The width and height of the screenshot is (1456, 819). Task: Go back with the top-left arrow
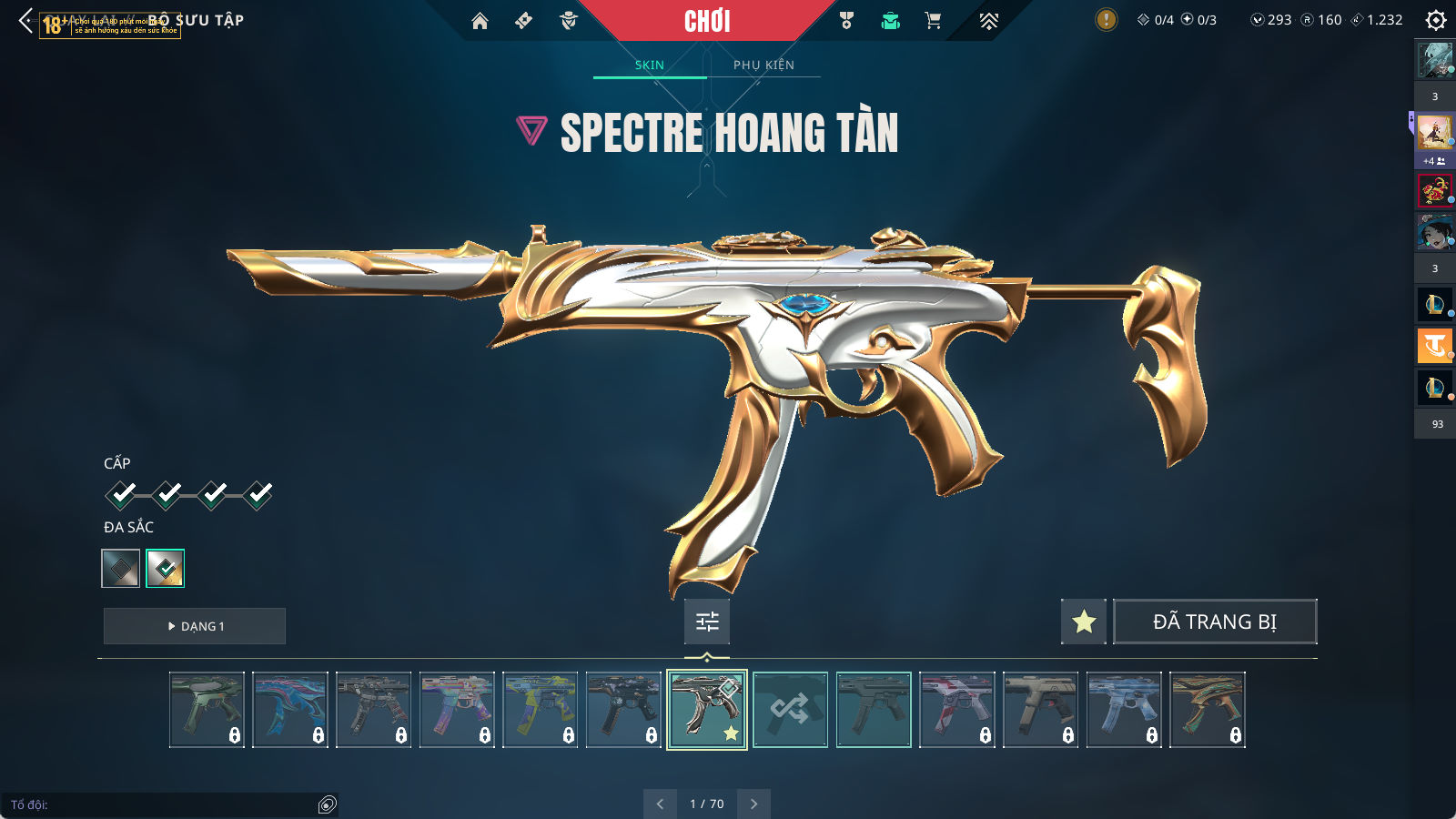pos(25,20)
